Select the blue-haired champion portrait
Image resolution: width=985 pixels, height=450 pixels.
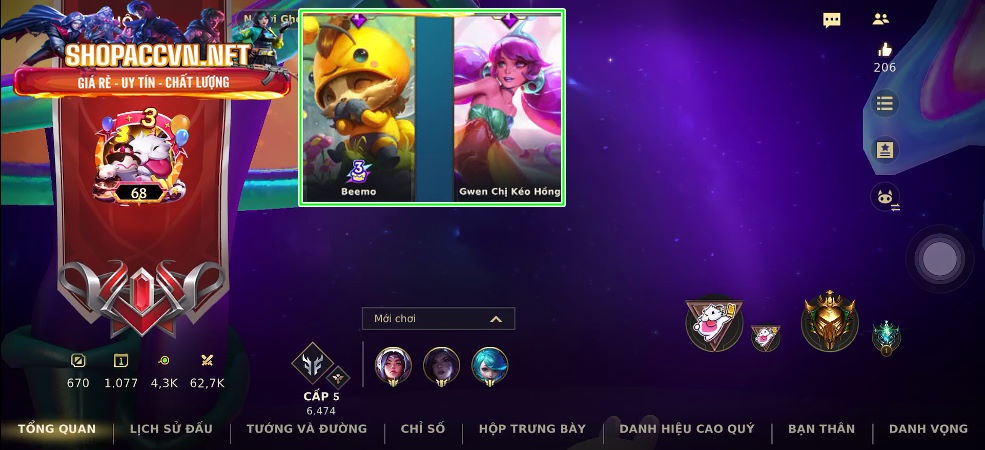(489, 365)
